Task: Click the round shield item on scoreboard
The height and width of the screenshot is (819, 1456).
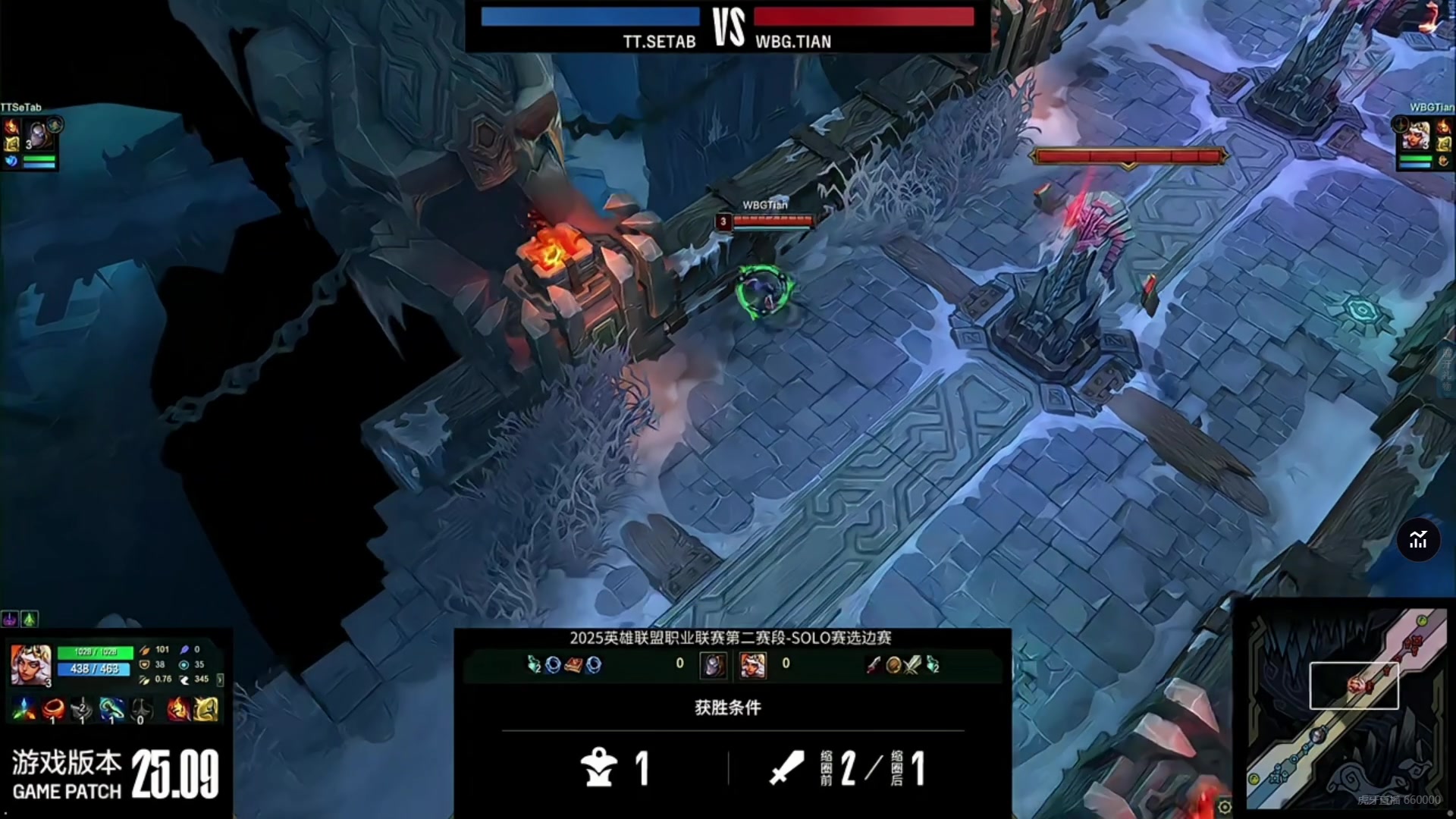Action: point(893,665)
